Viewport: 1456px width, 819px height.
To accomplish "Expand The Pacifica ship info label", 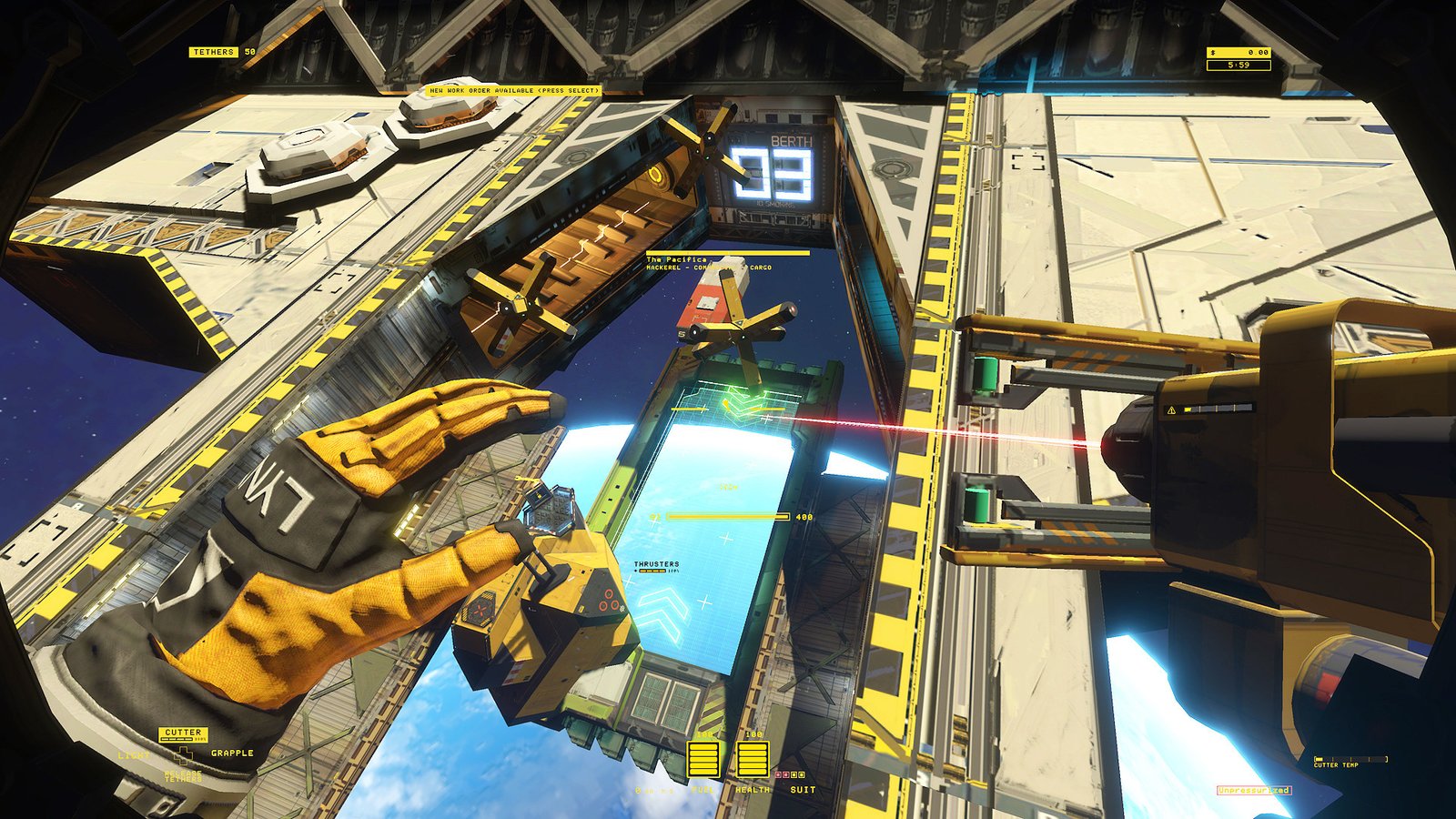I will tap(675, 259).
